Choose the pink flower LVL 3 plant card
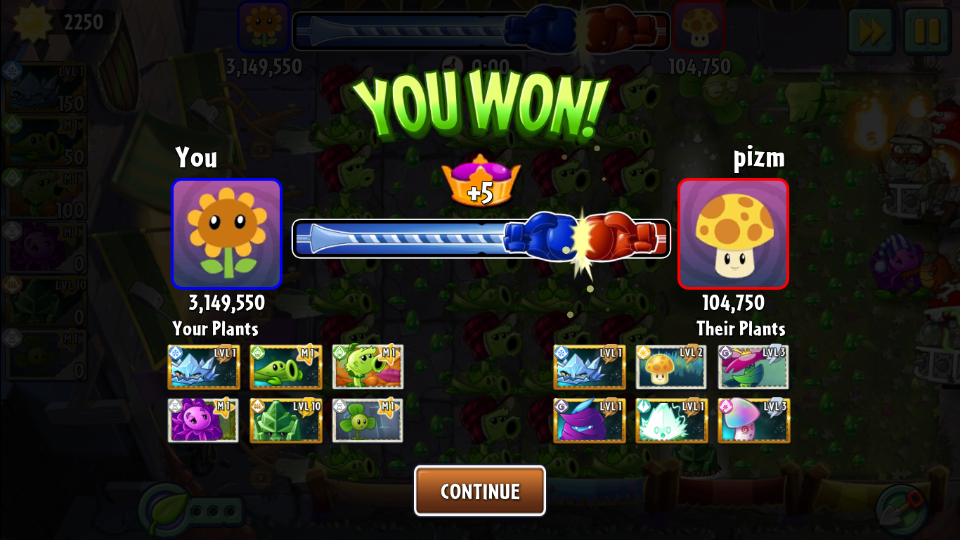Screen dimensions: 960x540 (753, 367)
